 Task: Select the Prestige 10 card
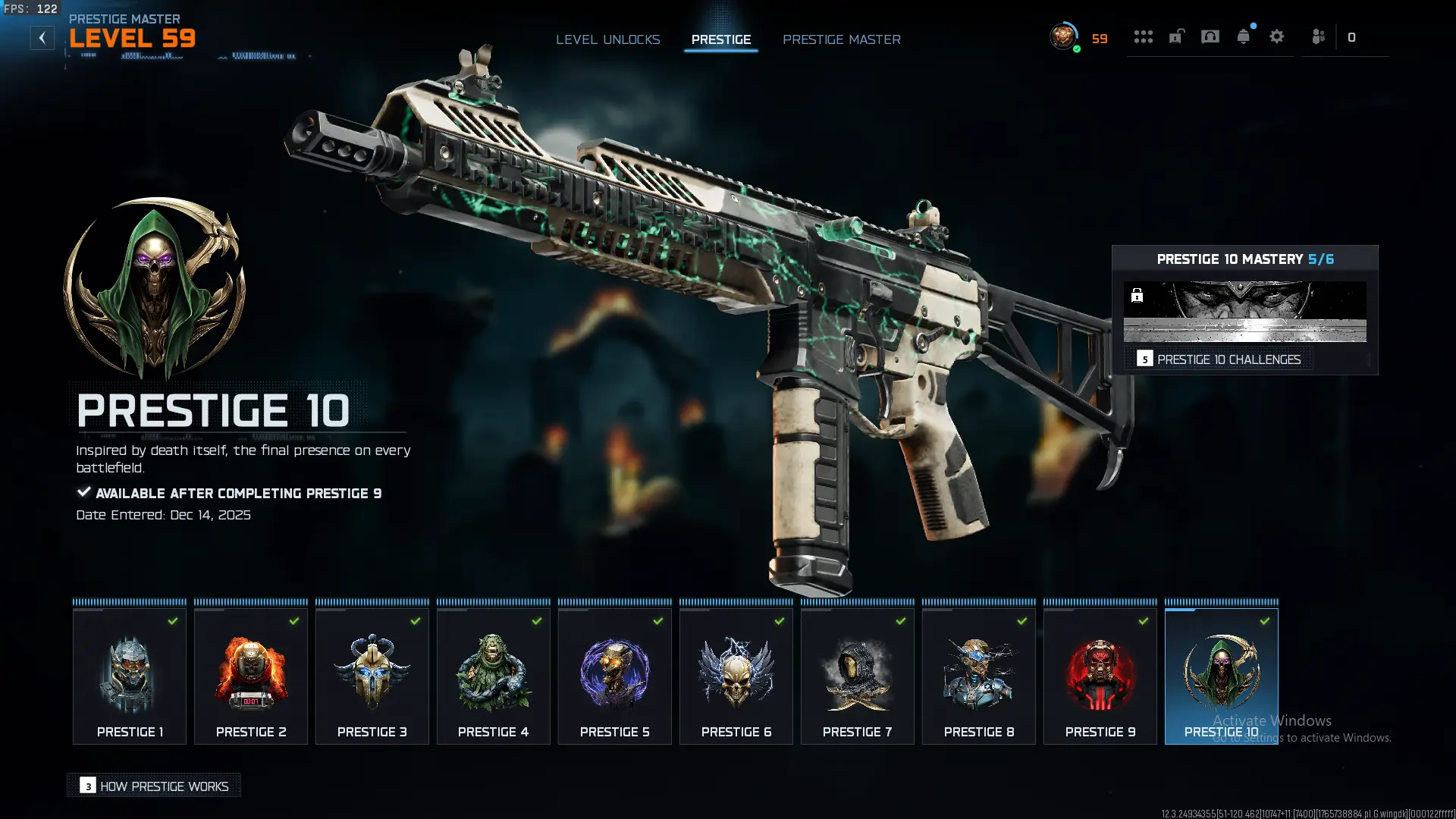[1221, 675]
